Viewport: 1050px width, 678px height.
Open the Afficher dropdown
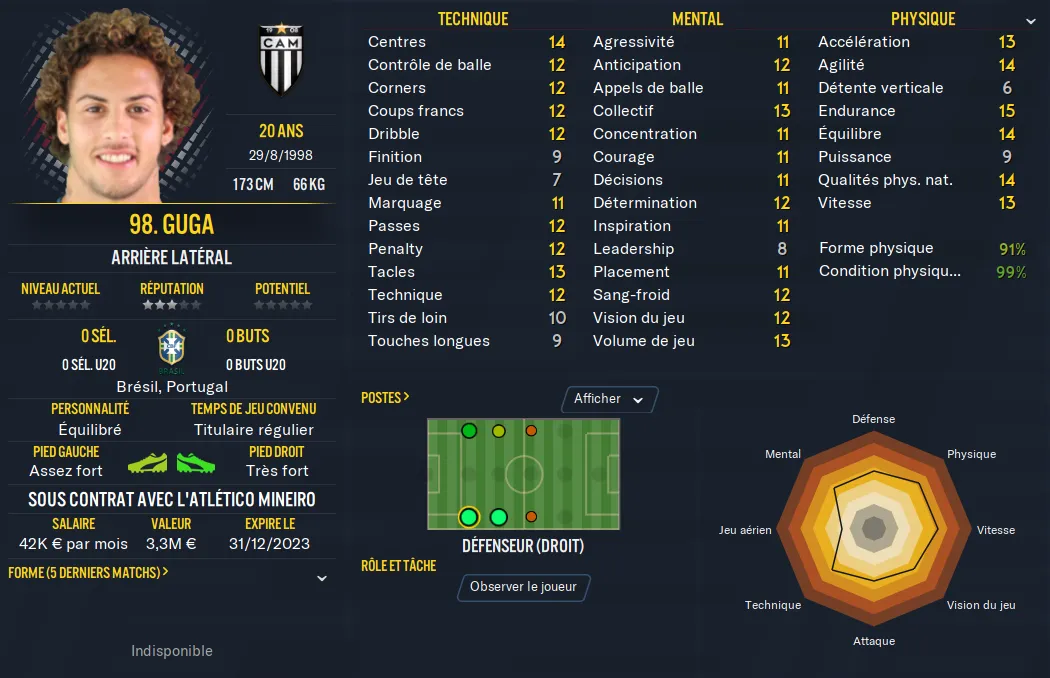[609, 399]
